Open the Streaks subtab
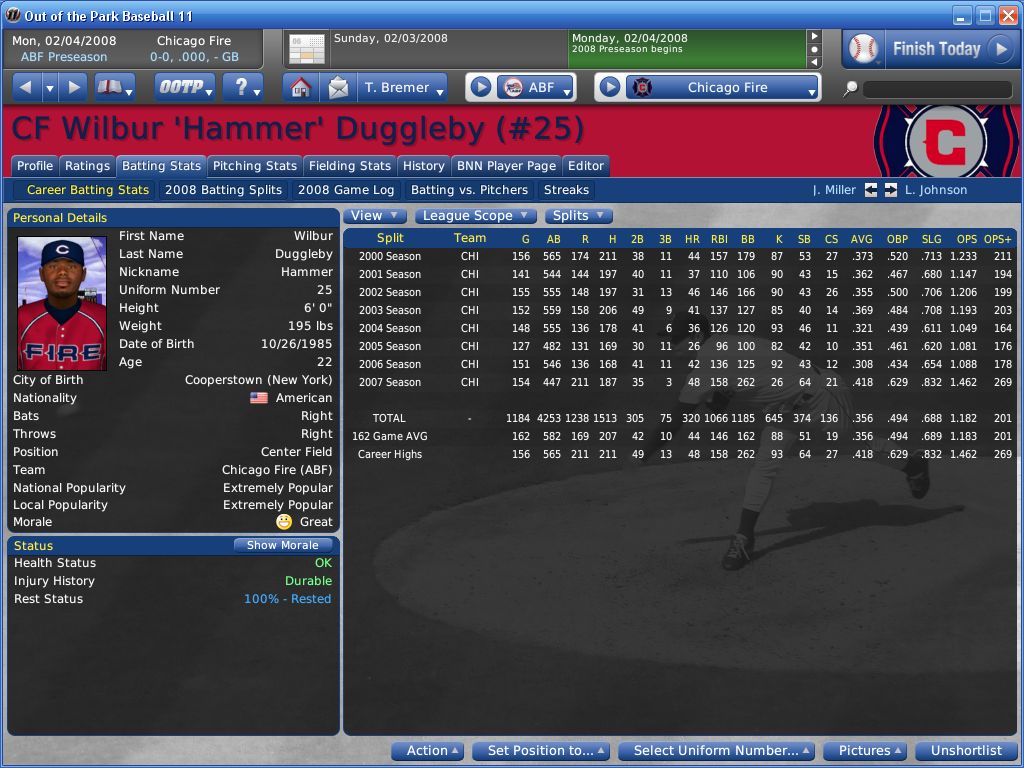The height and width of the screenshot is (768, 1024). pyautogui.click(x=566, y=190)
